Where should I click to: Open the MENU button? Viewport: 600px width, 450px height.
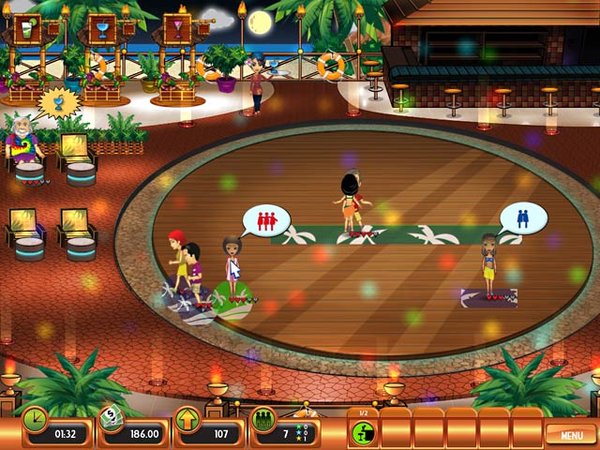point(571,433)
